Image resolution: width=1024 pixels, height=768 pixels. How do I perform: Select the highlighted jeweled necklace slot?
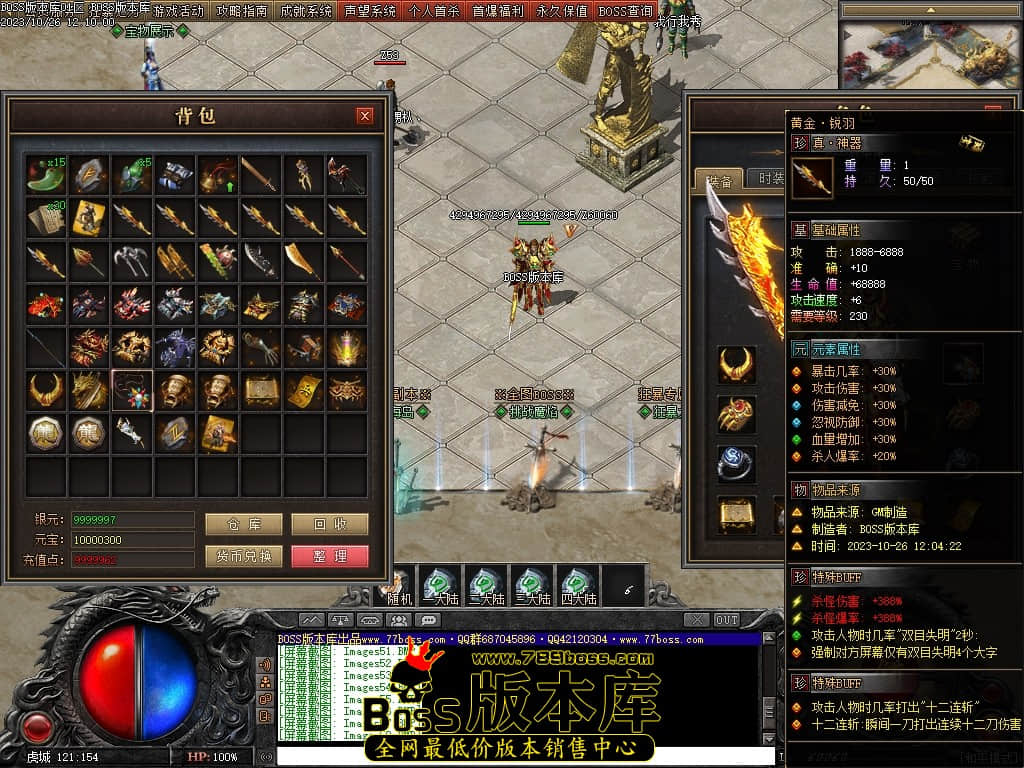(x=132, y=390)
